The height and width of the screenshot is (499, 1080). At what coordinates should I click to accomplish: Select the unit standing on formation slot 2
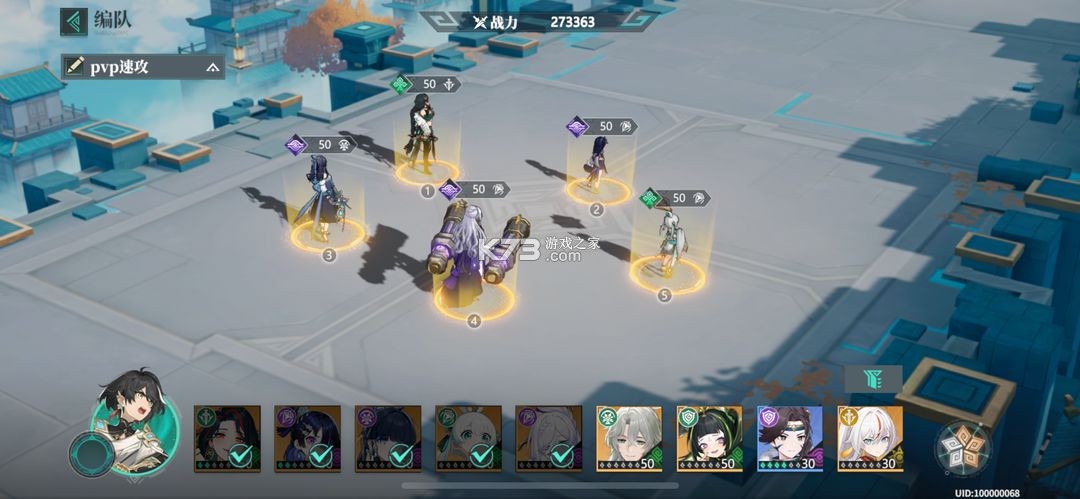point(597,165)
